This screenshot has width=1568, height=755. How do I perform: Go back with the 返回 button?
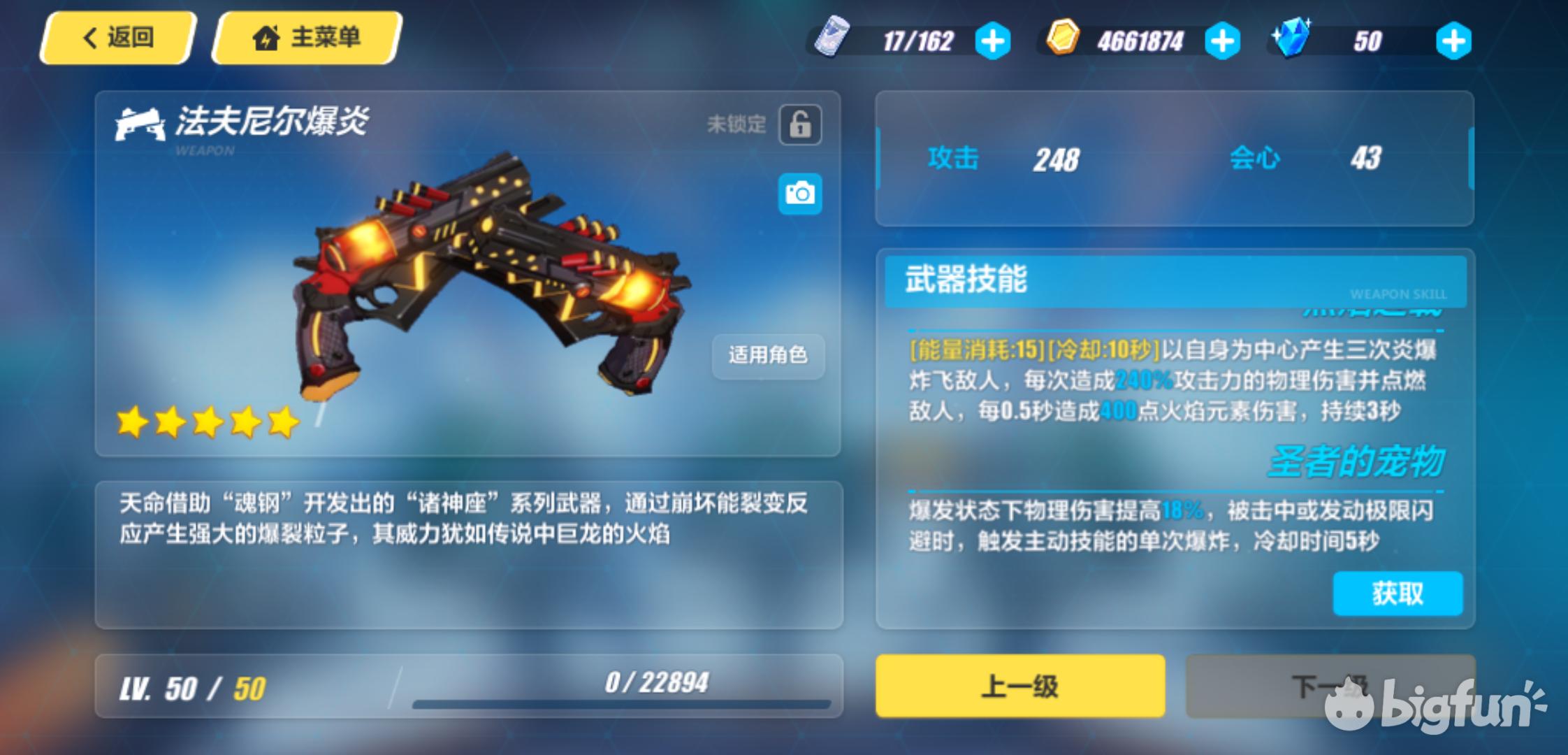118,38
